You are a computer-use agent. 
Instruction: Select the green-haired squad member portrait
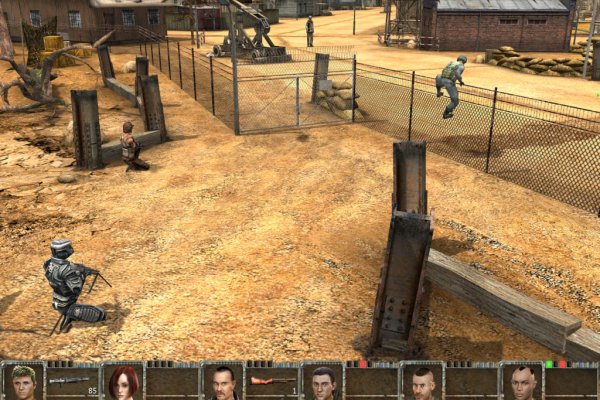pos(22,382)
